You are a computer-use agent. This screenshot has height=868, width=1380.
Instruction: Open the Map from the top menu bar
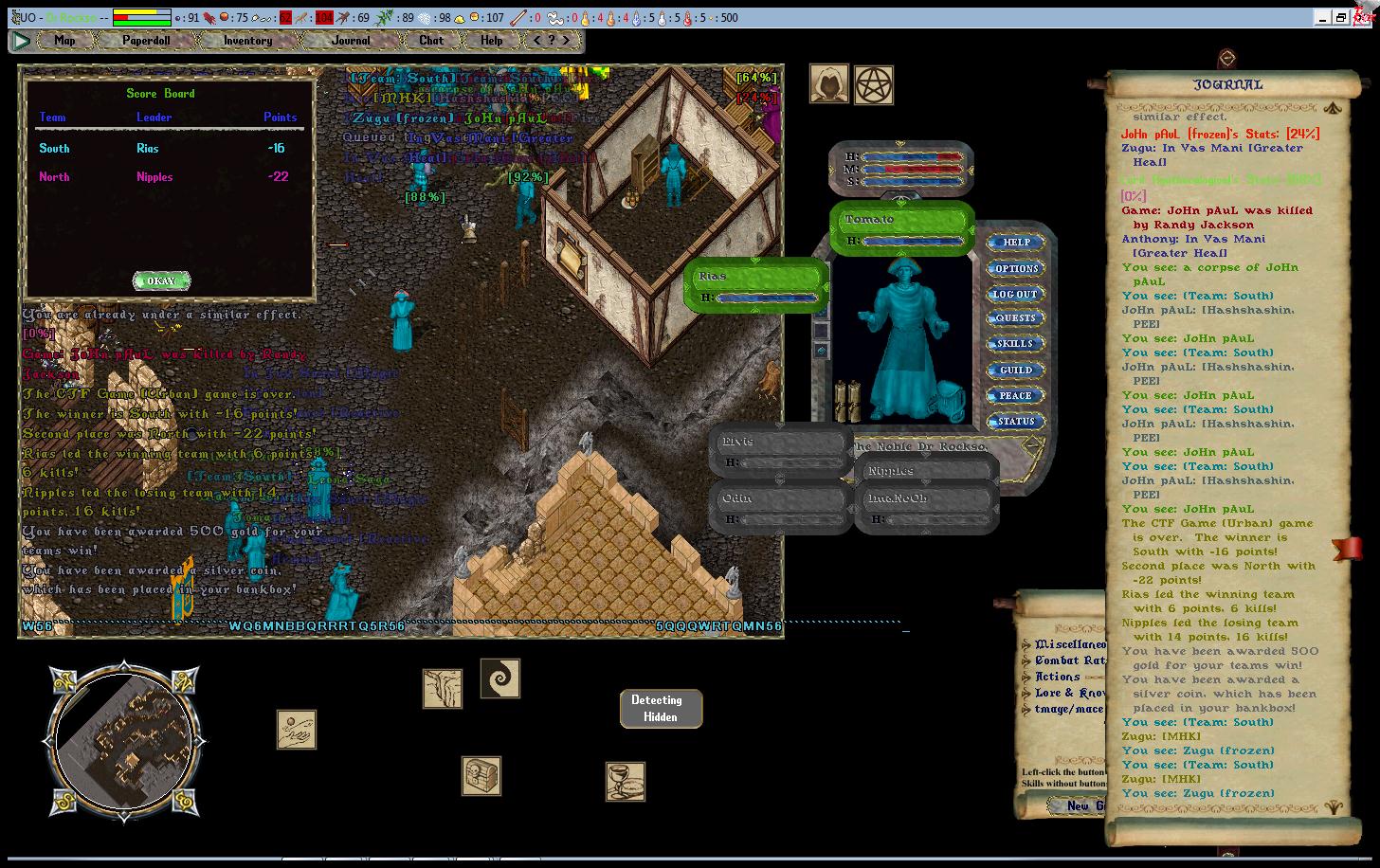[64, 41]
